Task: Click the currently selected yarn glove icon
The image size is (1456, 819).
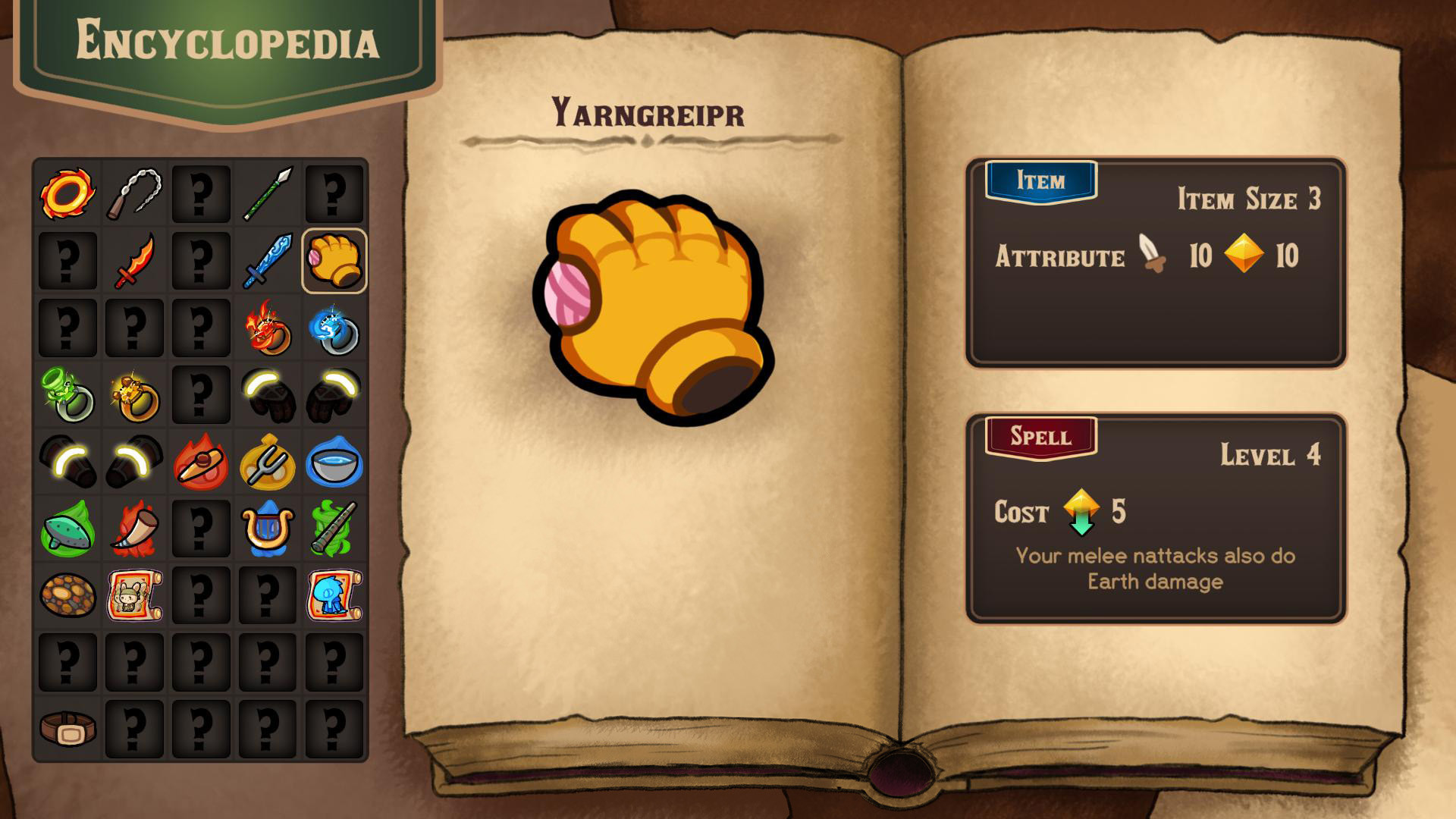Action: coord(334,259)
